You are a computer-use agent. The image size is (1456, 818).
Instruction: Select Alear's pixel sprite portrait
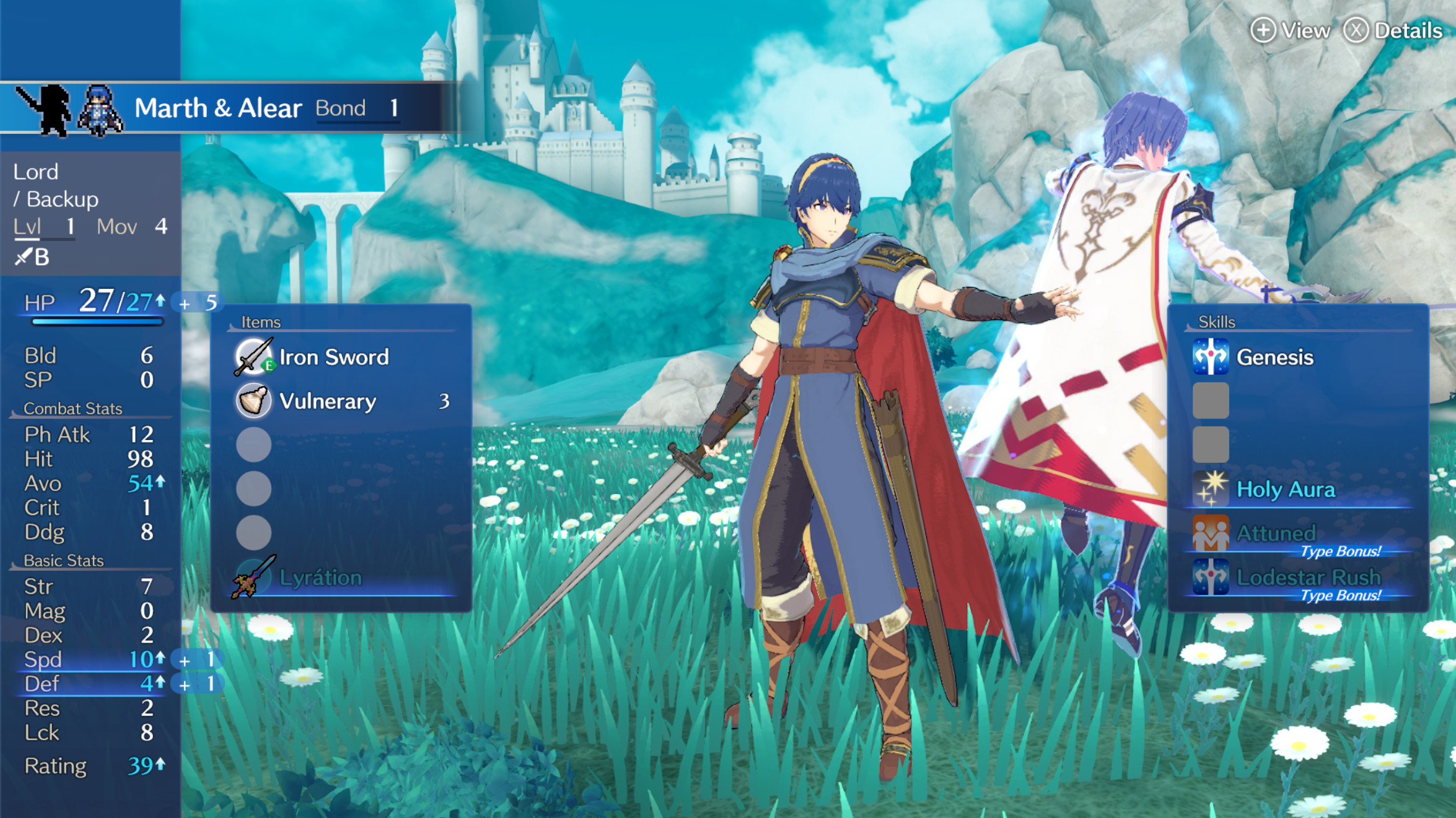99,108
